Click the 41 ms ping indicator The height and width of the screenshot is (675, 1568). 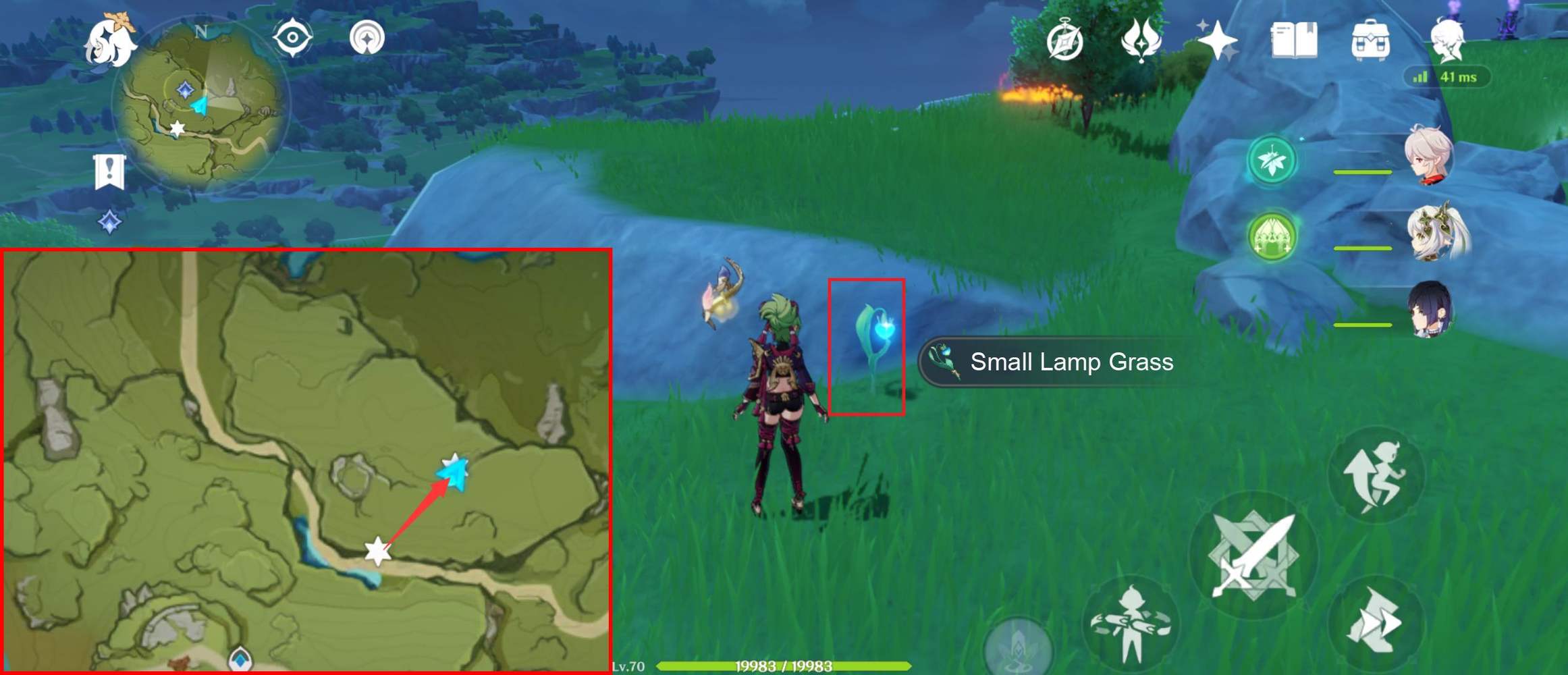[1453, 77]
